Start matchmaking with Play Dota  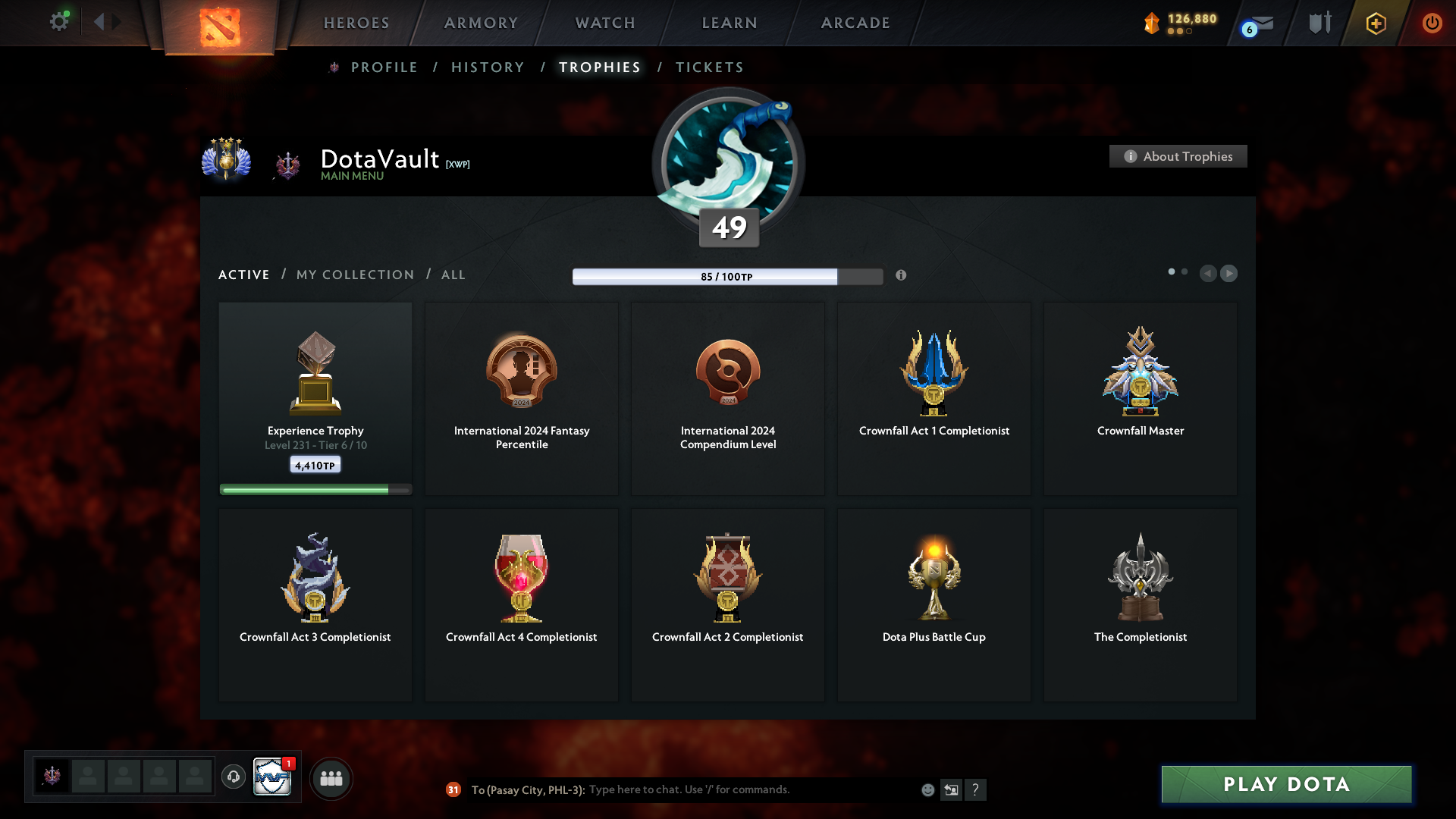(1286, 784)
